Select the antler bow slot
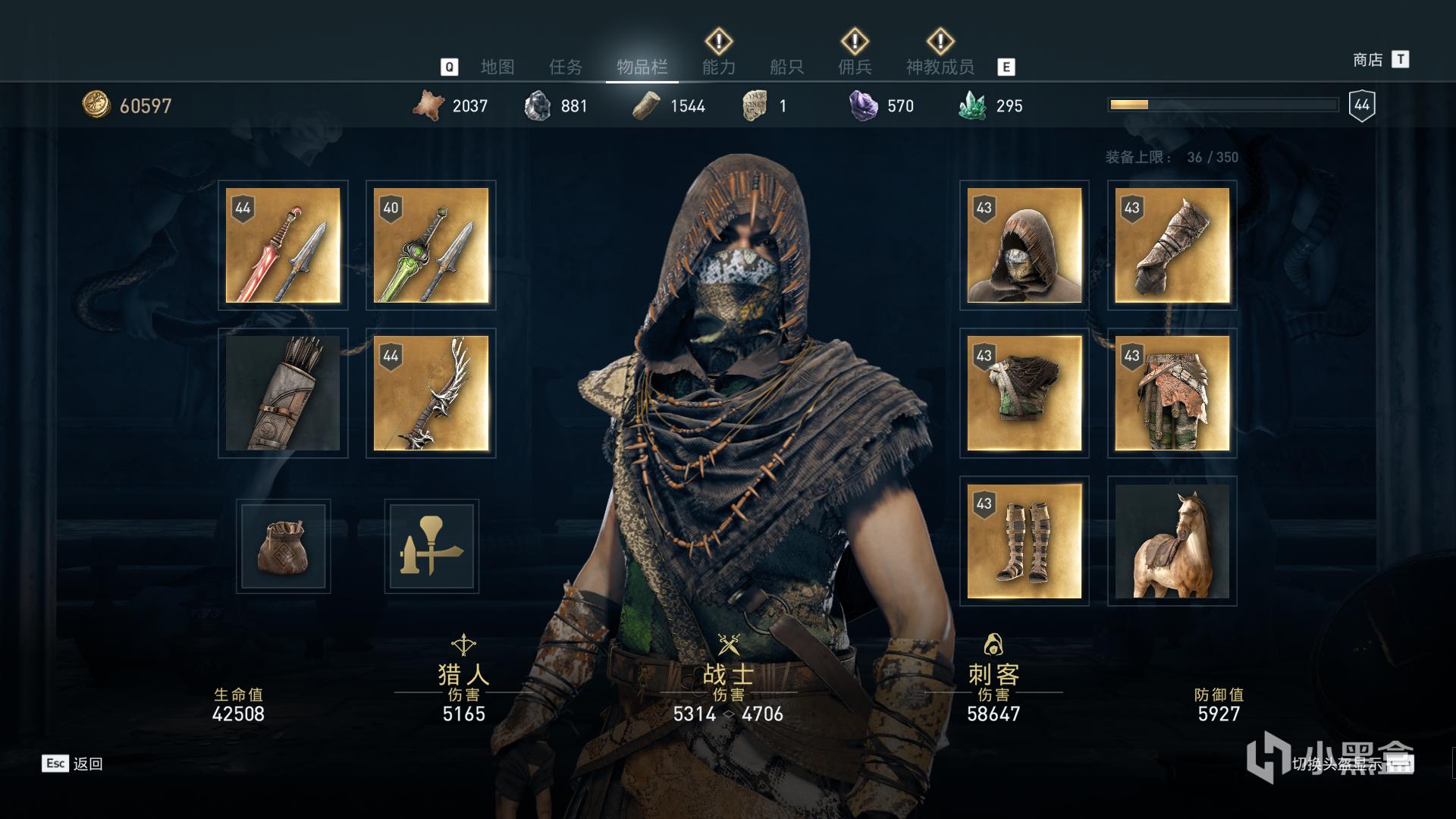 431,393
